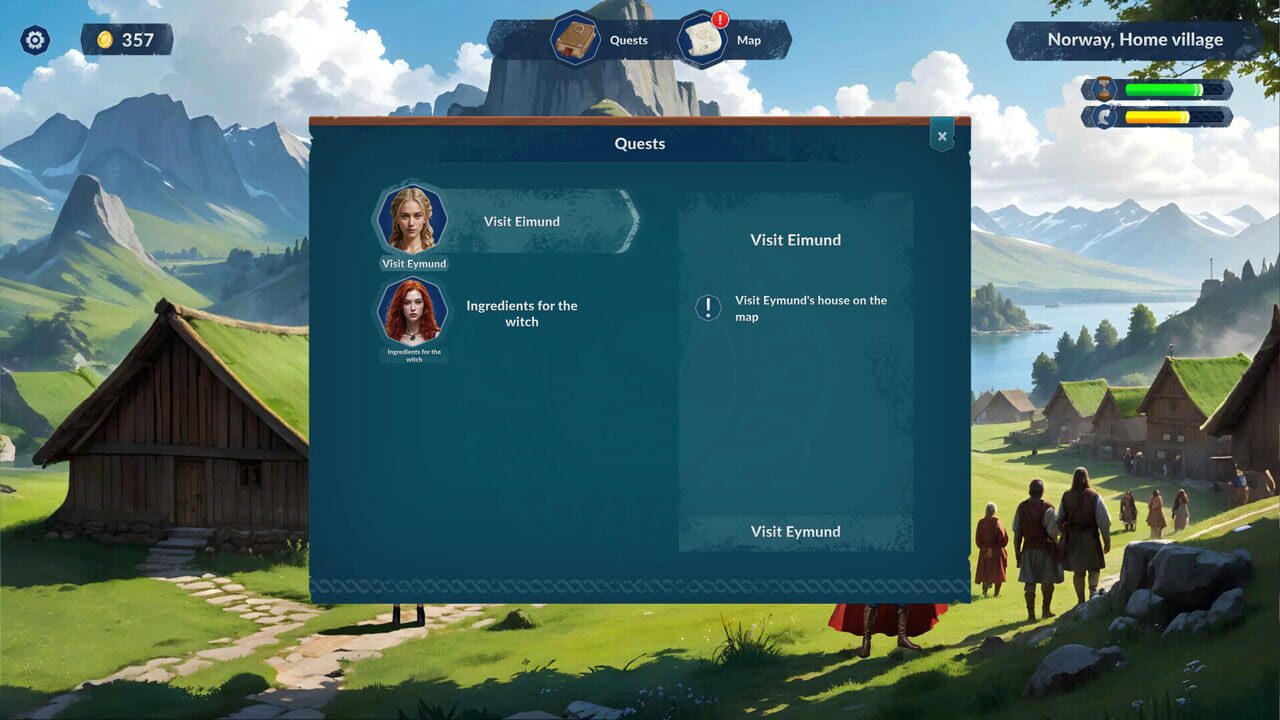
Task: Select the settings gear icon
Action: point(35,40)
